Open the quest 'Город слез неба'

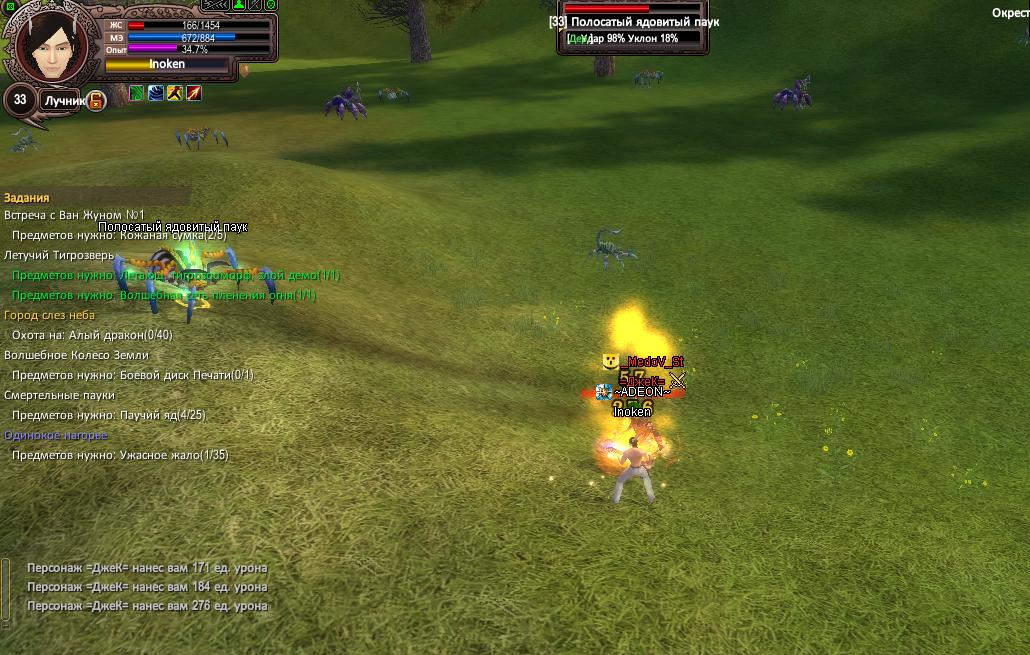point(49,315)
